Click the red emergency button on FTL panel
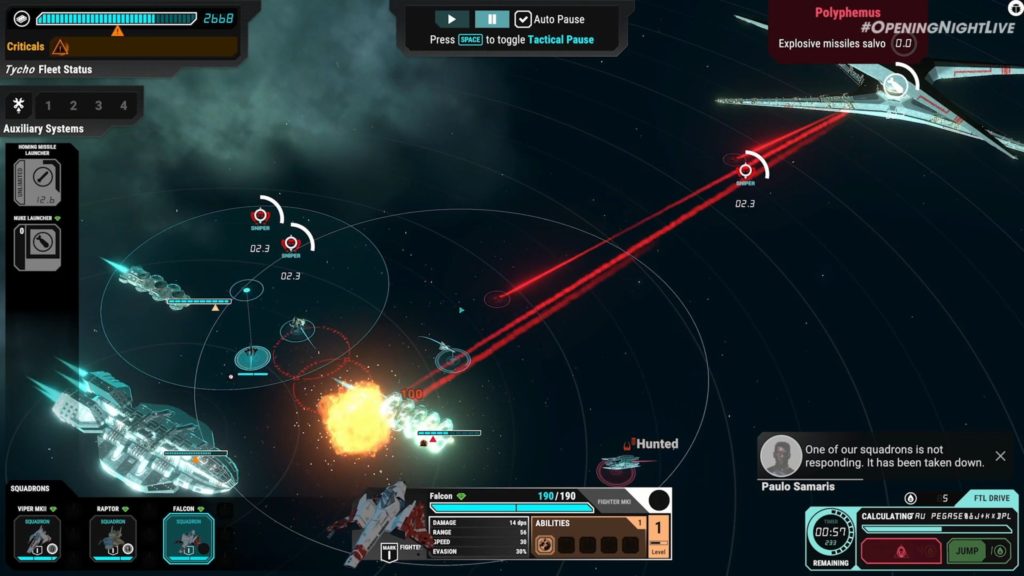 [899, 551]
